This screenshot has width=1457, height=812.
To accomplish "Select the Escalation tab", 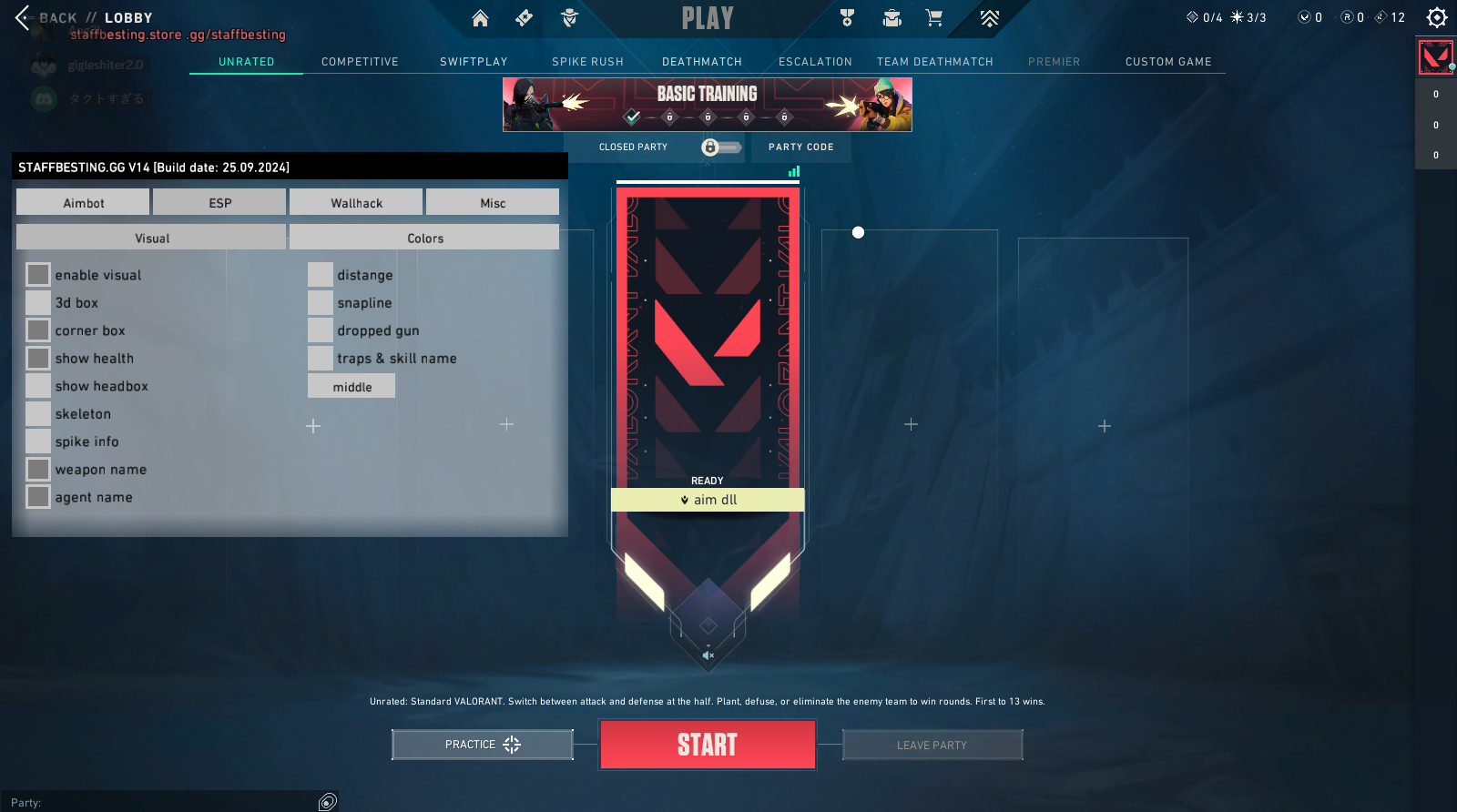I will coord(815,62).
